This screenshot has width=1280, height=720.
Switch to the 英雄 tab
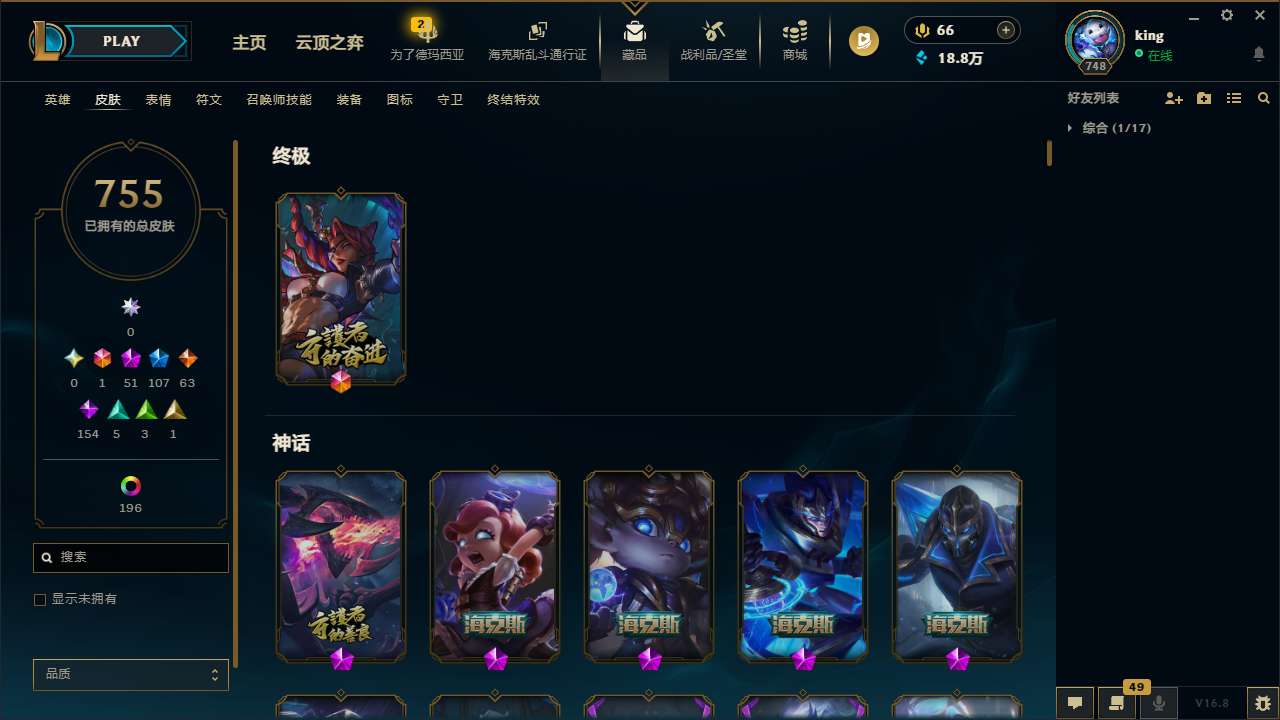pyautogui.click(x=57, y=100)
